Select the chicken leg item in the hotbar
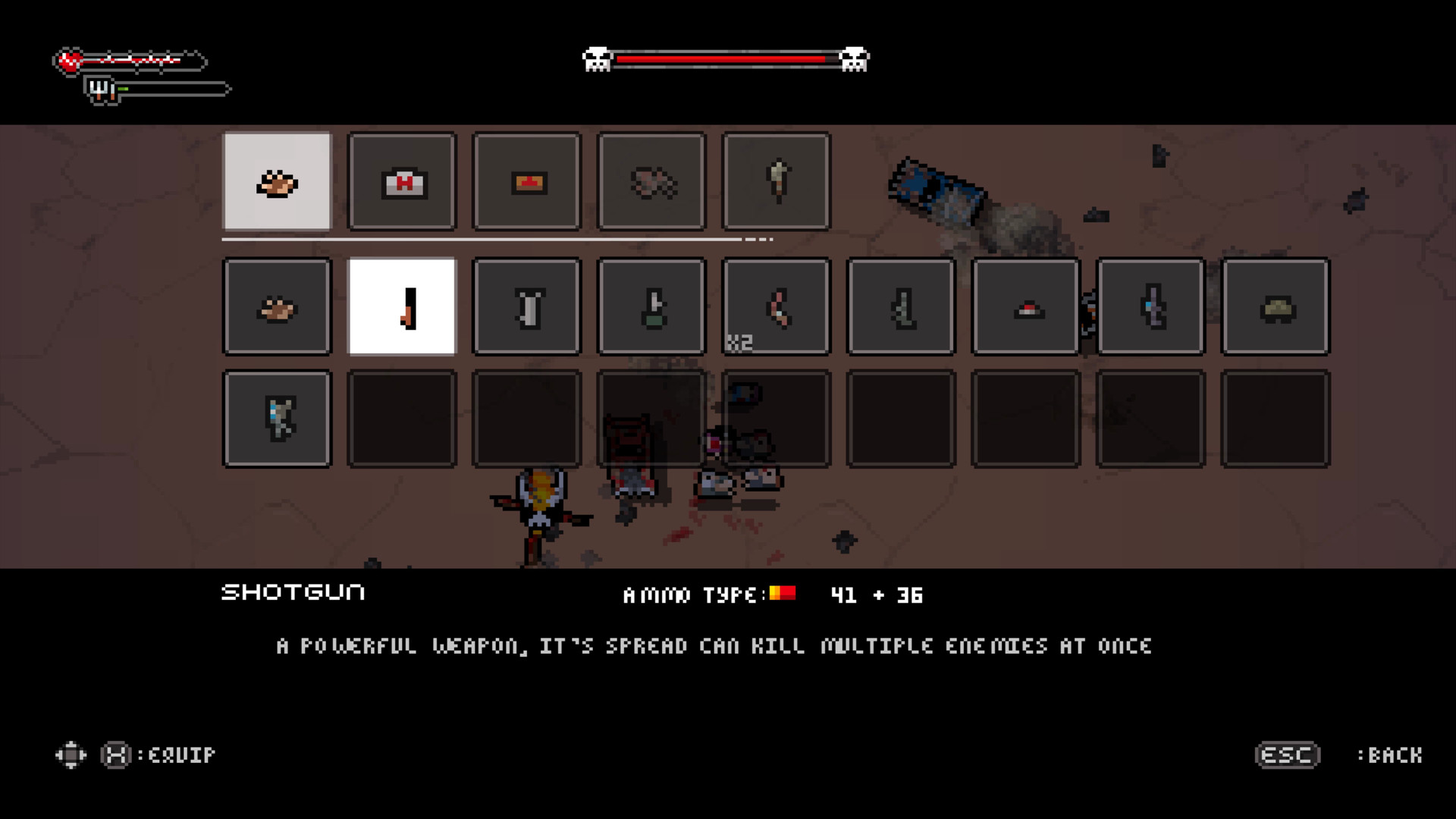Image resolution: width=1456 pixels, height=819 pixels. 277,180
